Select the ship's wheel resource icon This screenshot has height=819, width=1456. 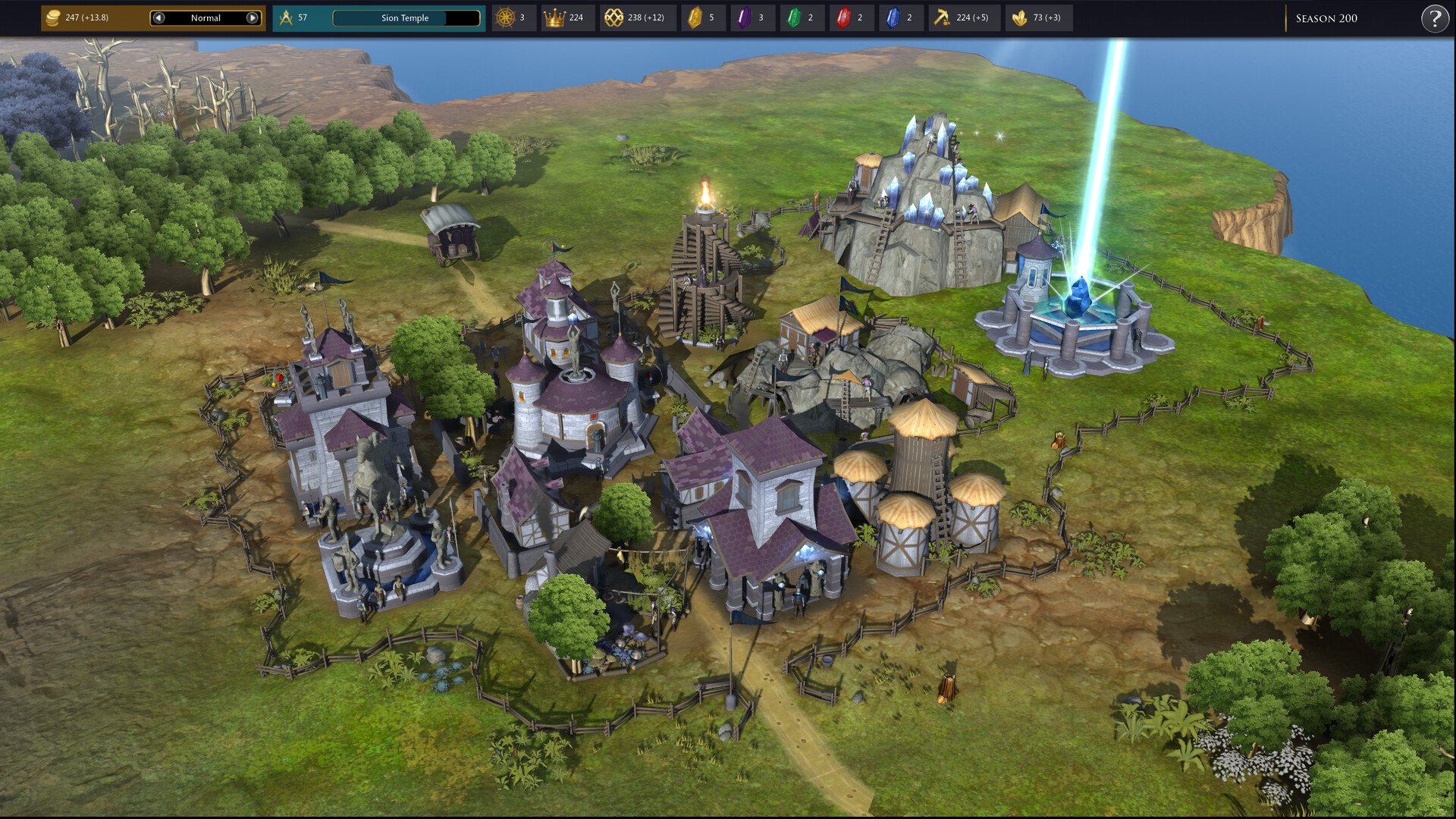pos(505,17)
